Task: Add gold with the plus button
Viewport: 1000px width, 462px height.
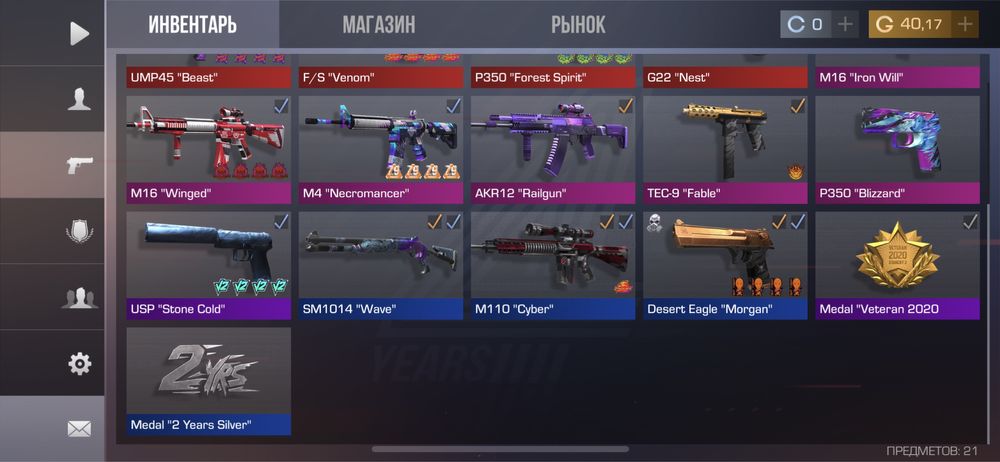Action: pyautogui.click(x=965, y=24)
